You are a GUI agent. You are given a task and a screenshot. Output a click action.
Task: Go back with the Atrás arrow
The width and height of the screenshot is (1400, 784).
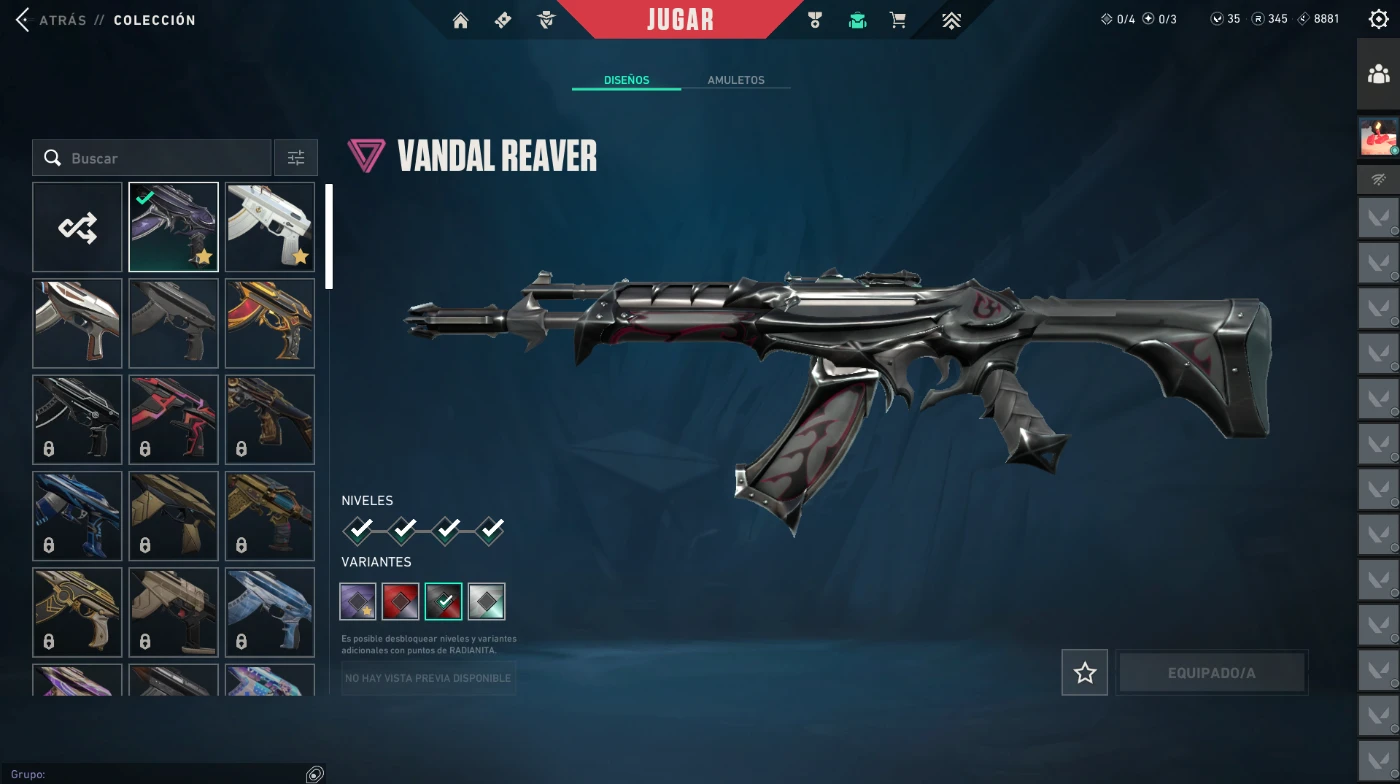click(x=22, y=20)
